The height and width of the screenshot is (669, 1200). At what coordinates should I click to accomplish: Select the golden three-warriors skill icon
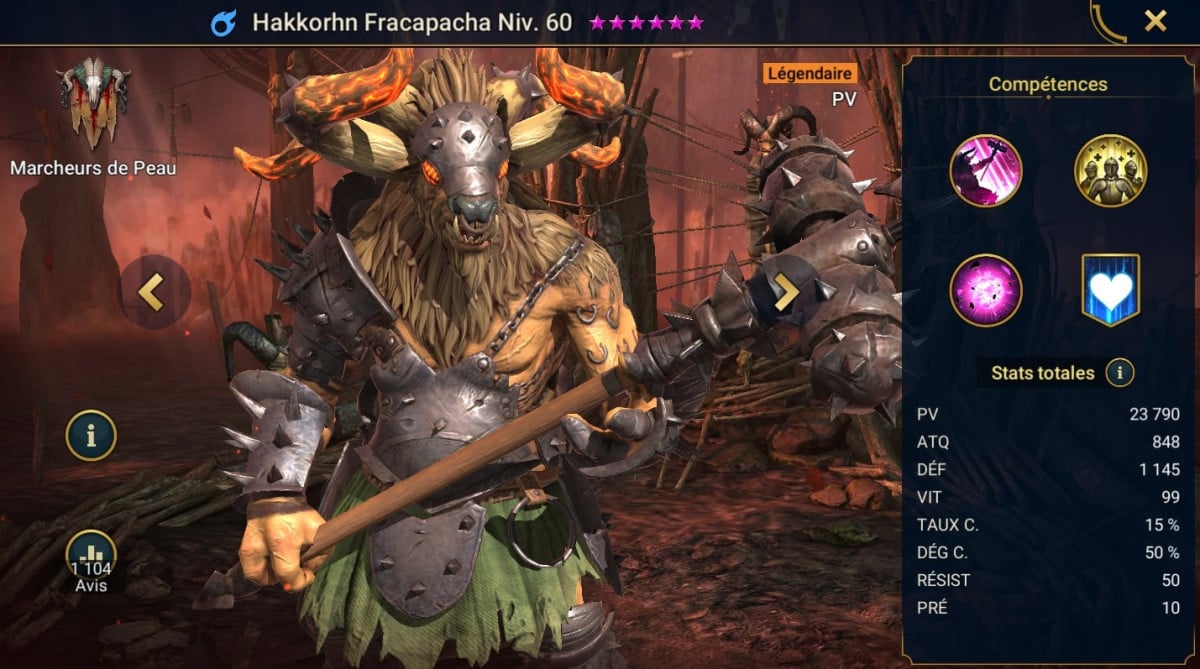pyautogui.click(x=1110, y=171)
